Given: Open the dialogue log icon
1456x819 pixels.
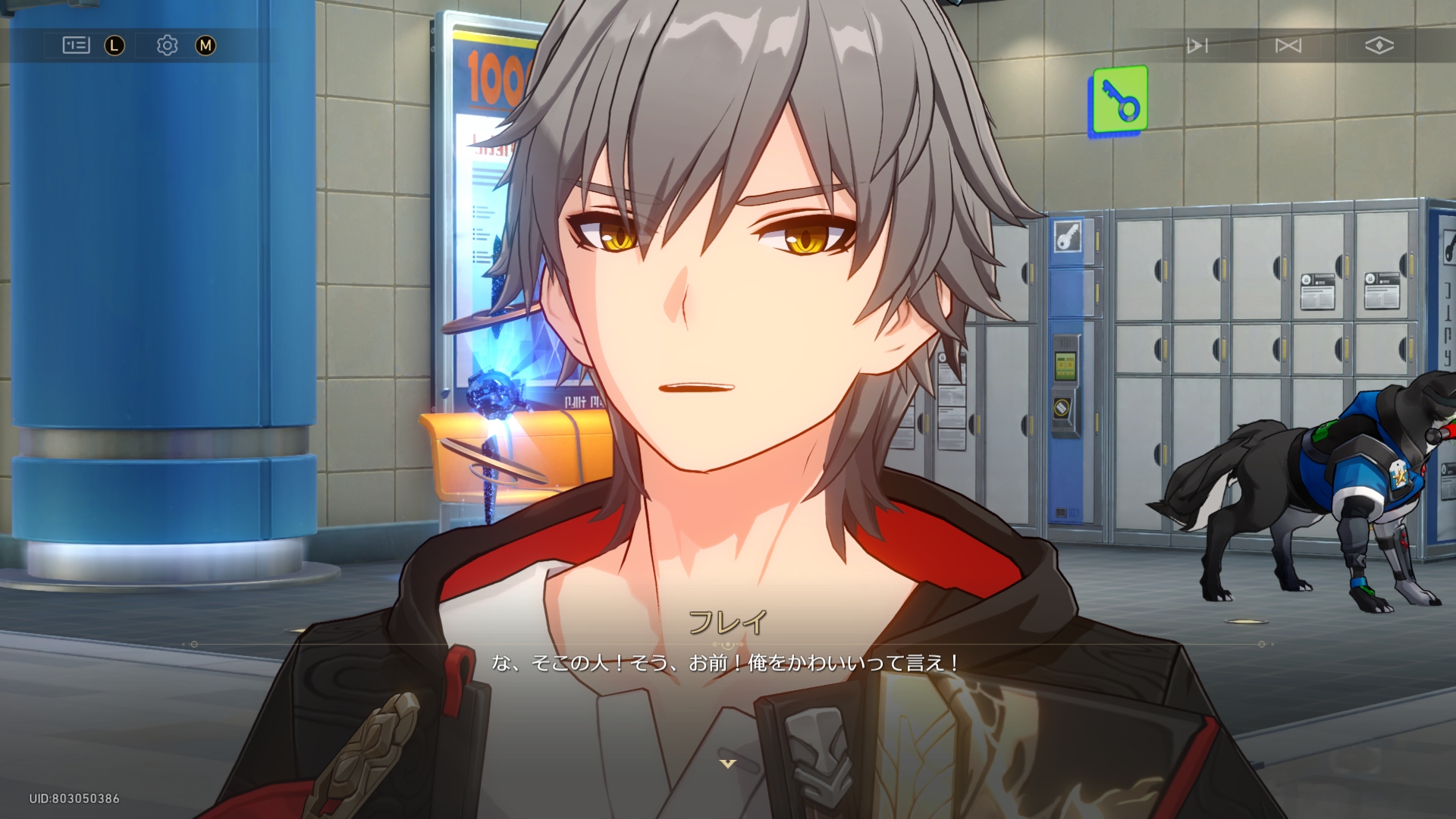Looking at the screenshot, I should click(76, 45).
